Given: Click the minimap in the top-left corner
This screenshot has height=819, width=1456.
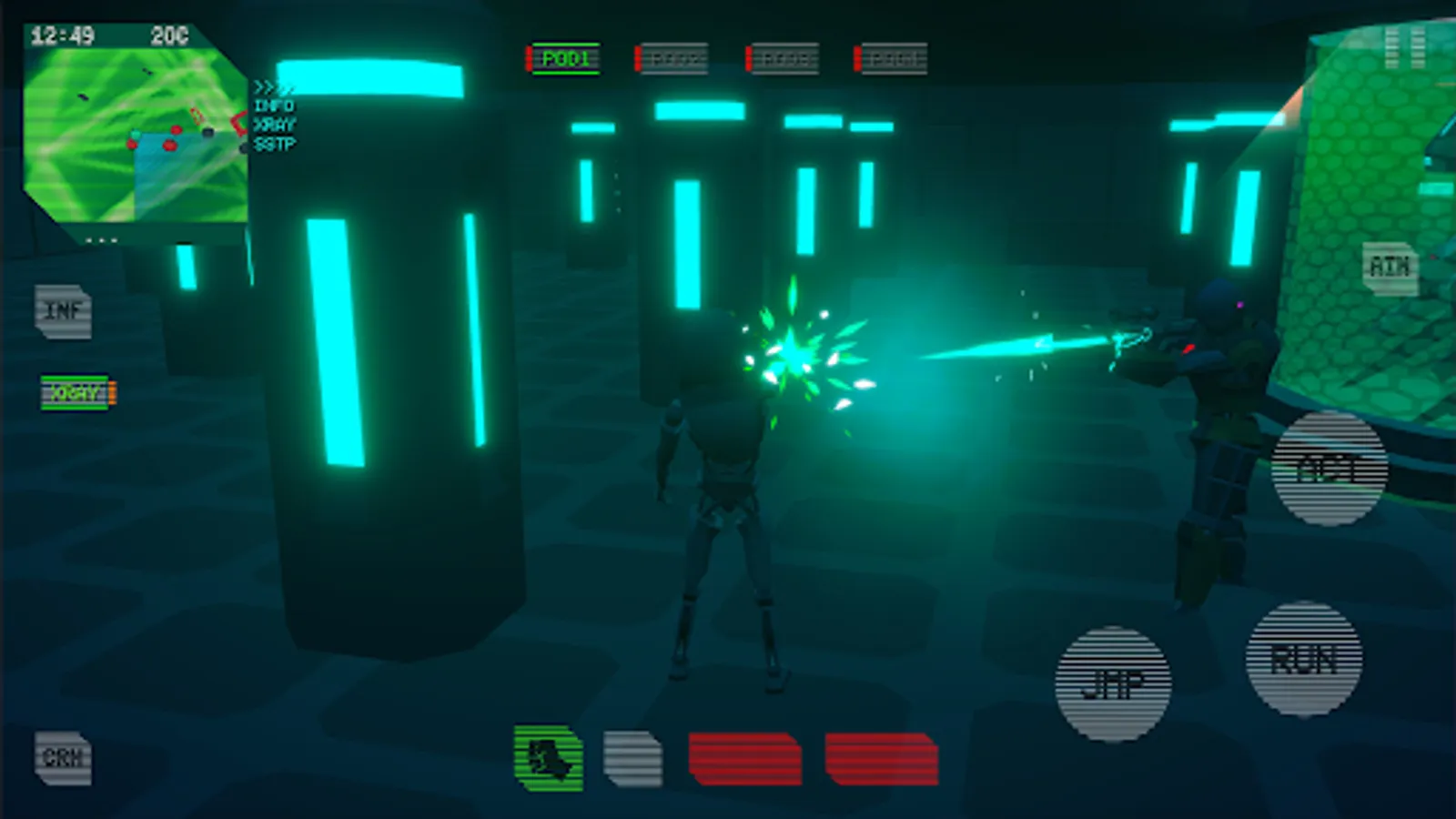Looking at the screenshot, I should (x=136, y=136).
